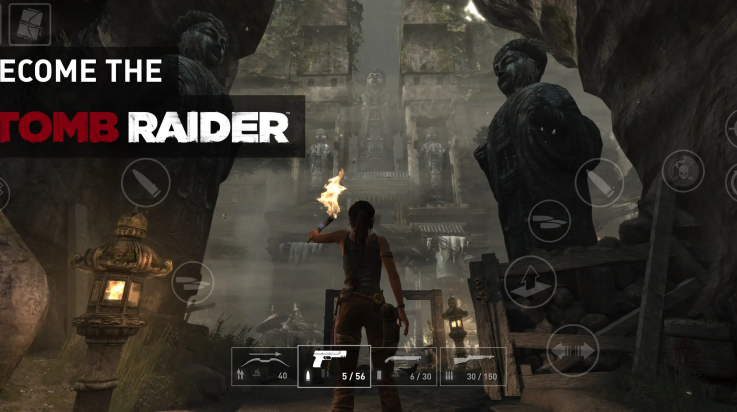
Task: Activate the upward arrow jump button
Action: pos(529,281)
